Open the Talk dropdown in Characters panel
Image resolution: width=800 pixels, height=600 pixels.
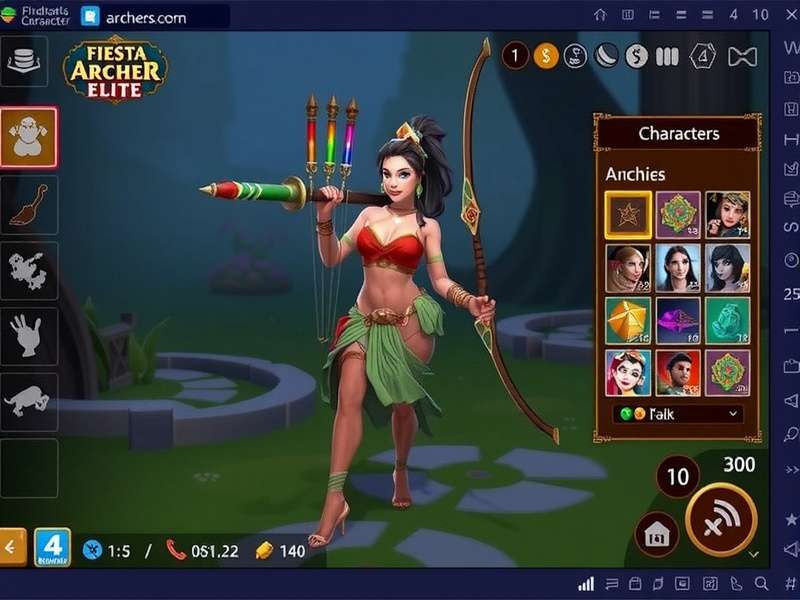pos(677,413)
